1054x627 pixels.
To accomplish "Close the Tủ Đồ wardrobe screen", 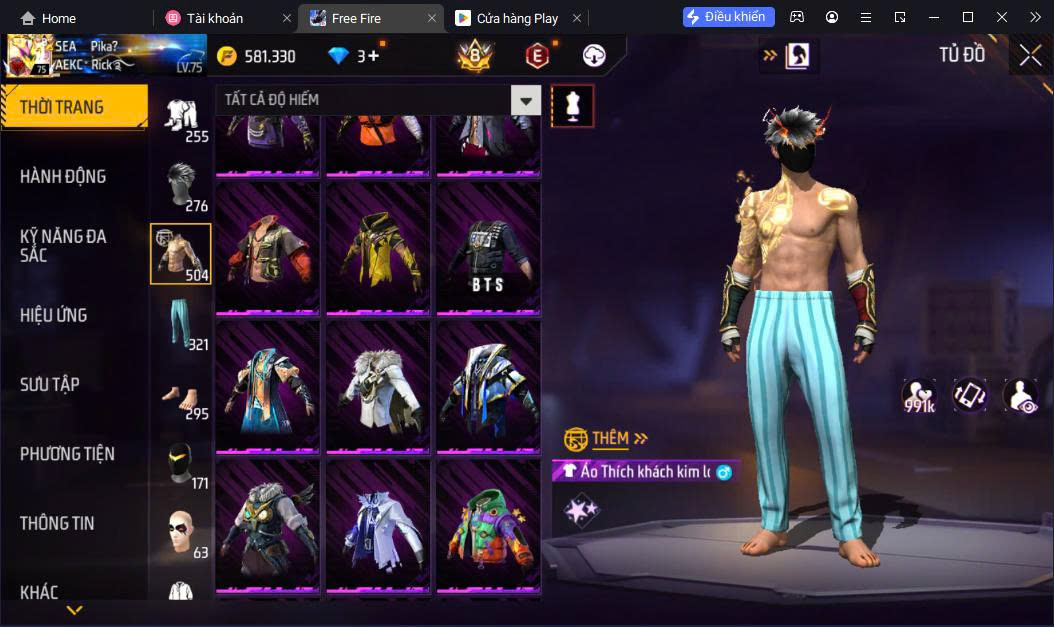I will click(x=1030, y=56).
